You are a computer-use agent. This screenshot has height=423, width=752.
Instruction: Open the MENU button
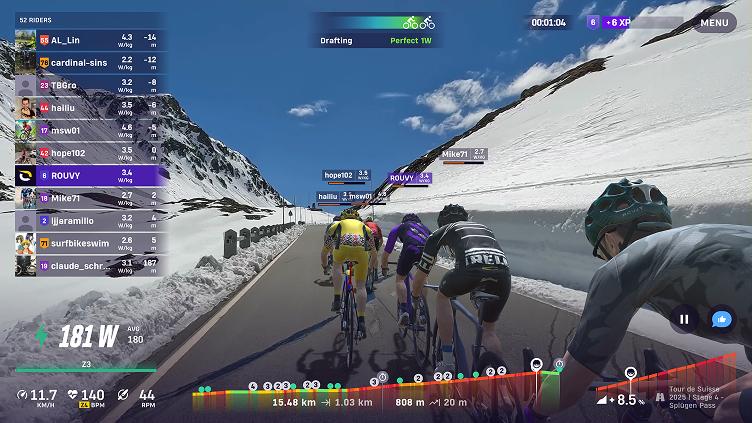[714, 22]
